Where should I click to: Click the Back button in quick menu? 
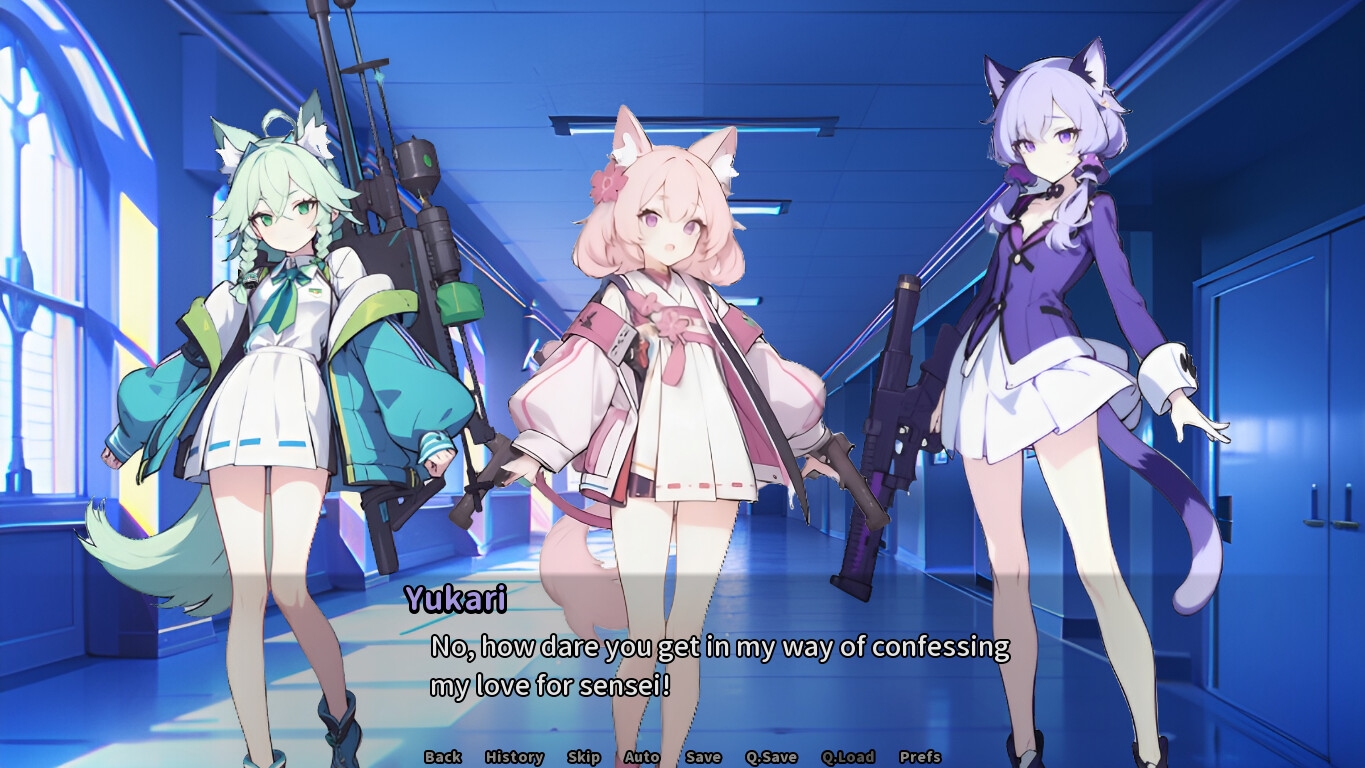click(442, 757)
